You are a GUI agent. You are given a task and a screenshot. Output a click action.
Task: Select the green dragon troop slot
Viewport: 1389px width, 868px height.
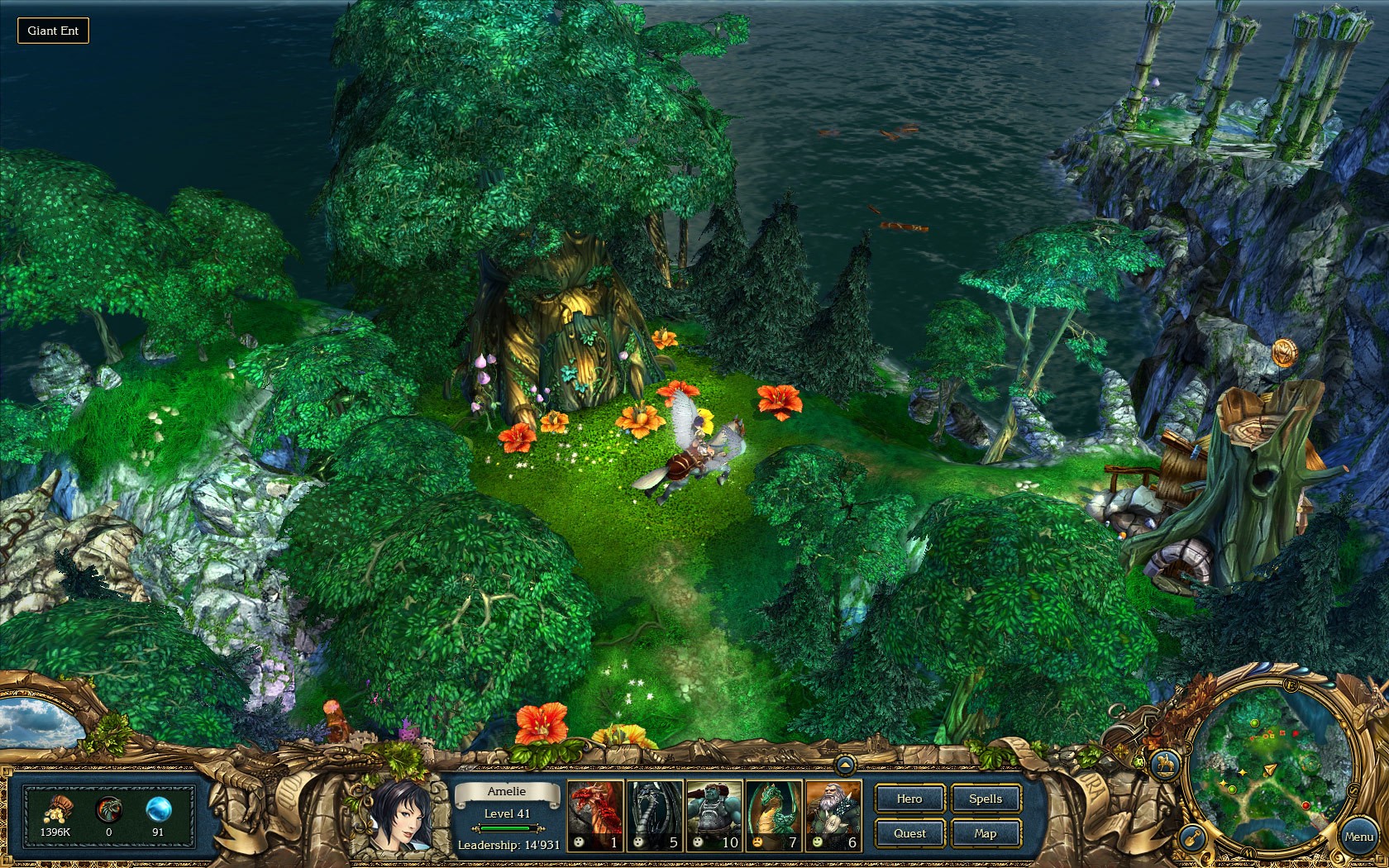coord(774,816)
